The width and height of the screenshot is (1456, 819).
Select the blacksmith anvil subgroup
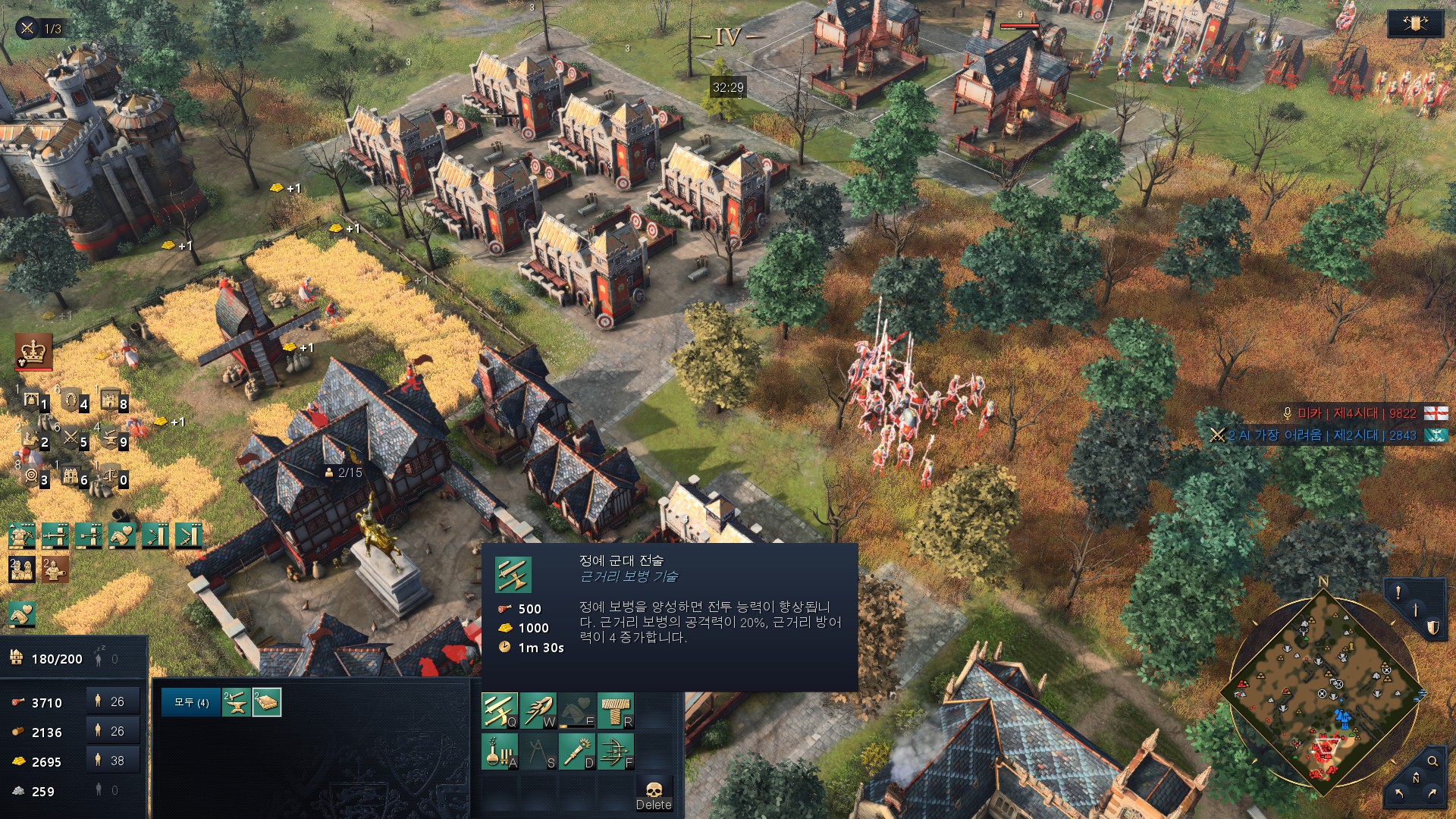click(x=236, y=702)
